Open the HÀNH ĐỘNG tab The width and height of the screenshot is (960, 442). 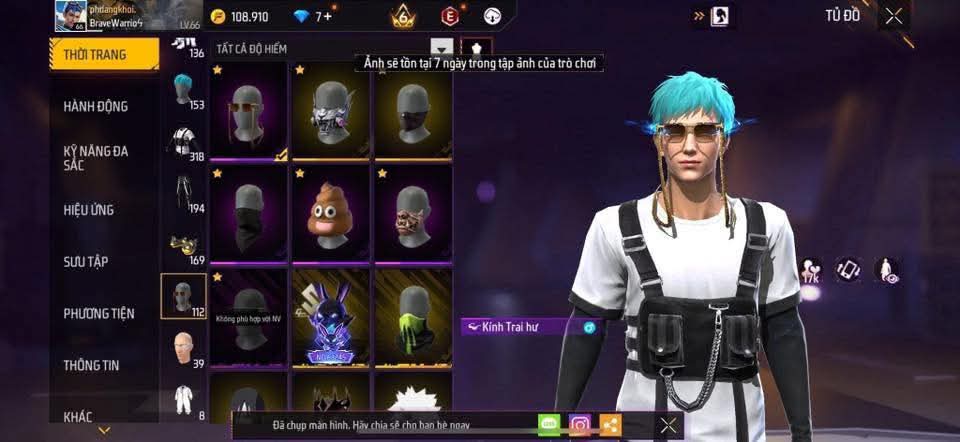(x=96, y=106)
